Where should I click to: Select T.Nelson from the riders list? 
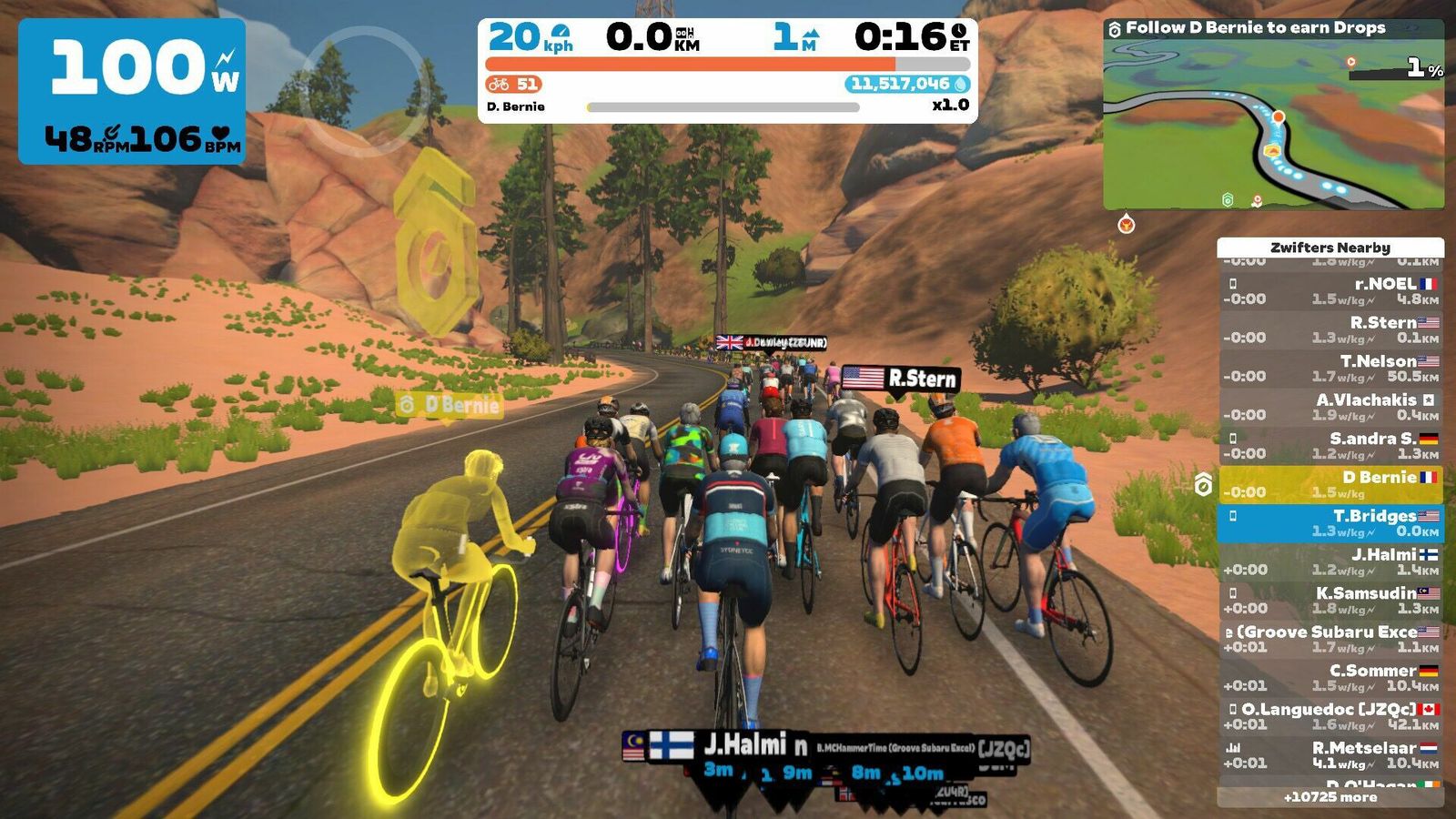pos(1330,369)
